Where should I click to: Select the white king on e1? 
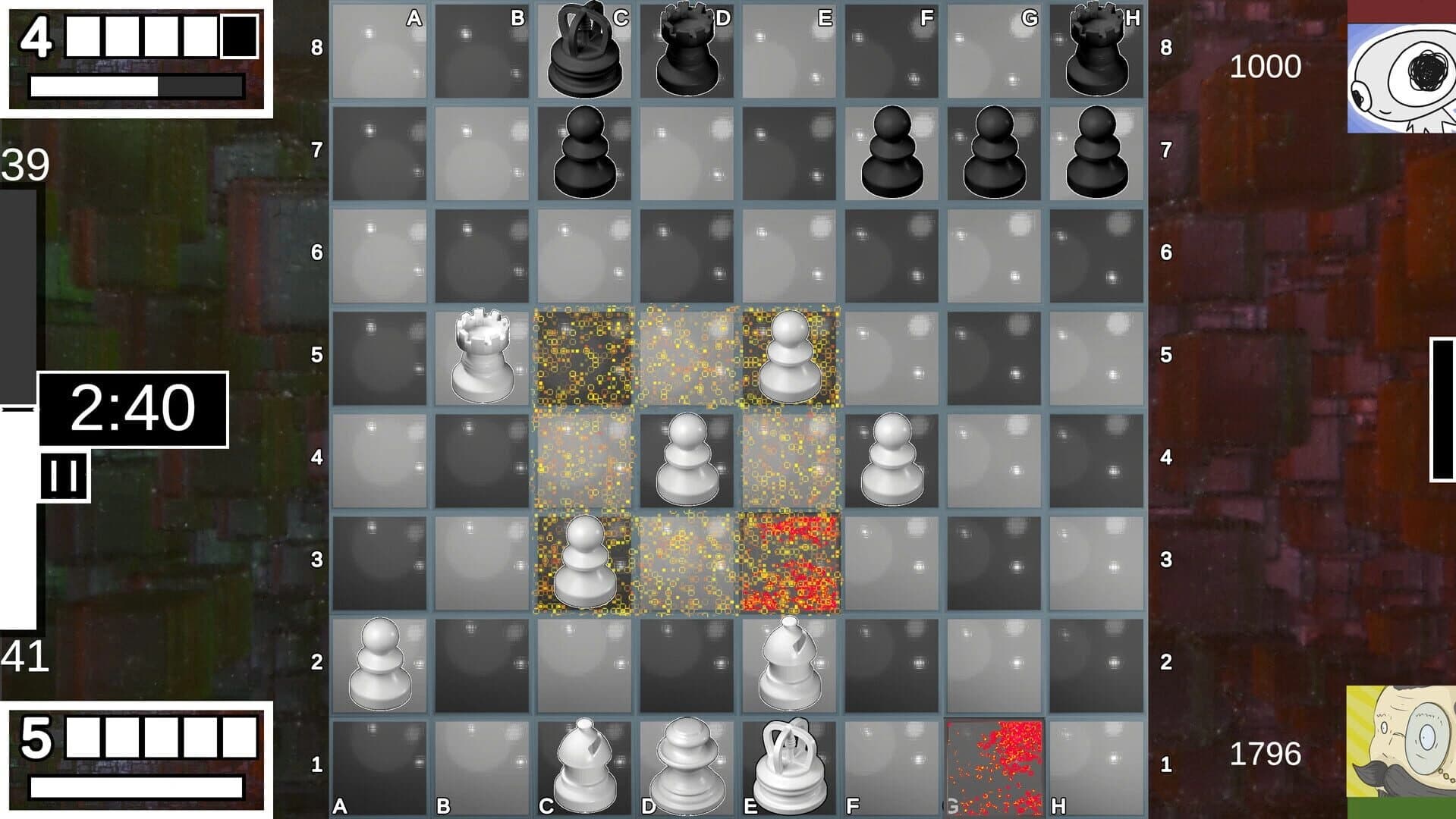pos(789,766)
